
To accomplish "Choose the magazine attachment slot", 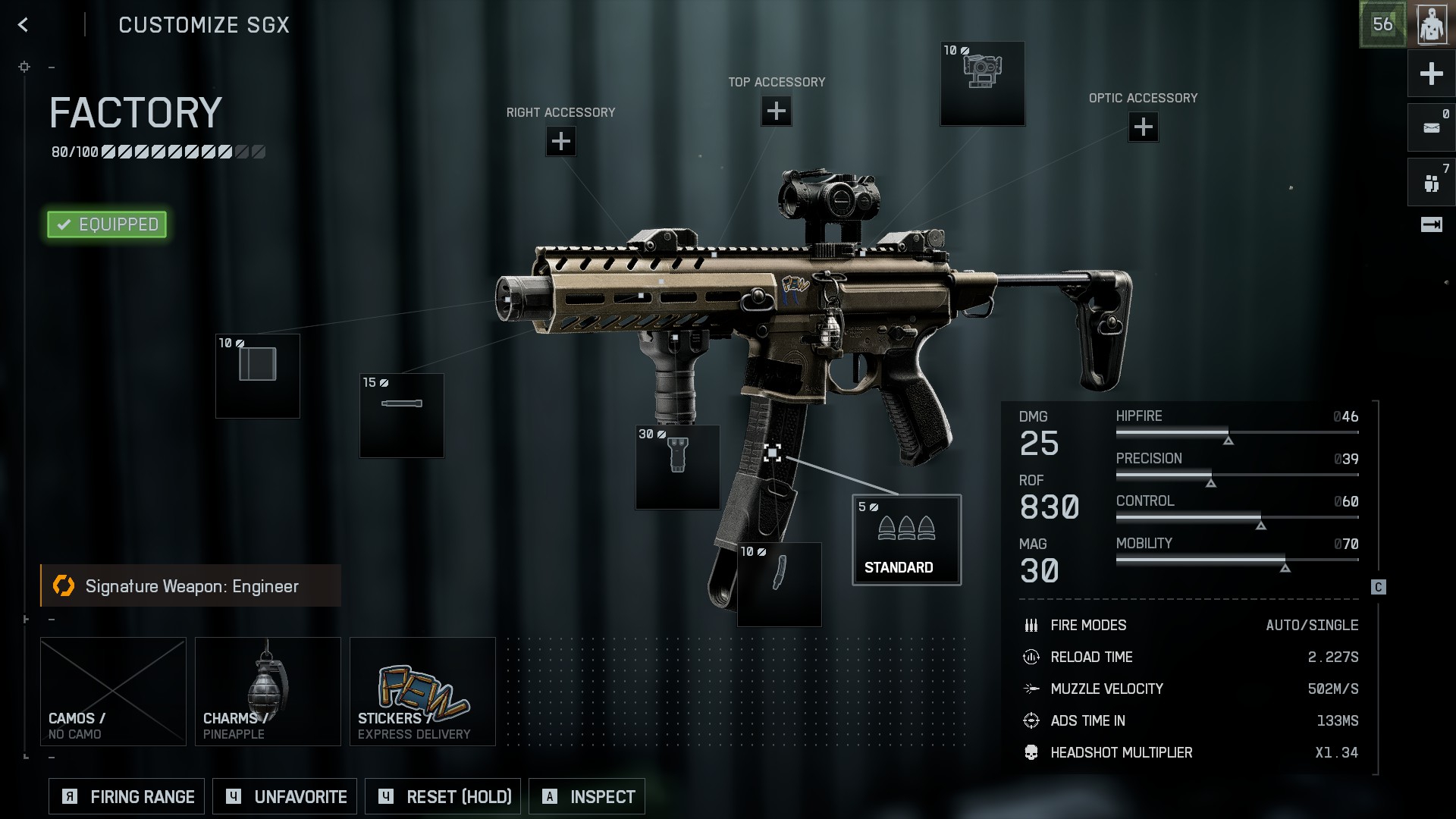I will [779, 585].
